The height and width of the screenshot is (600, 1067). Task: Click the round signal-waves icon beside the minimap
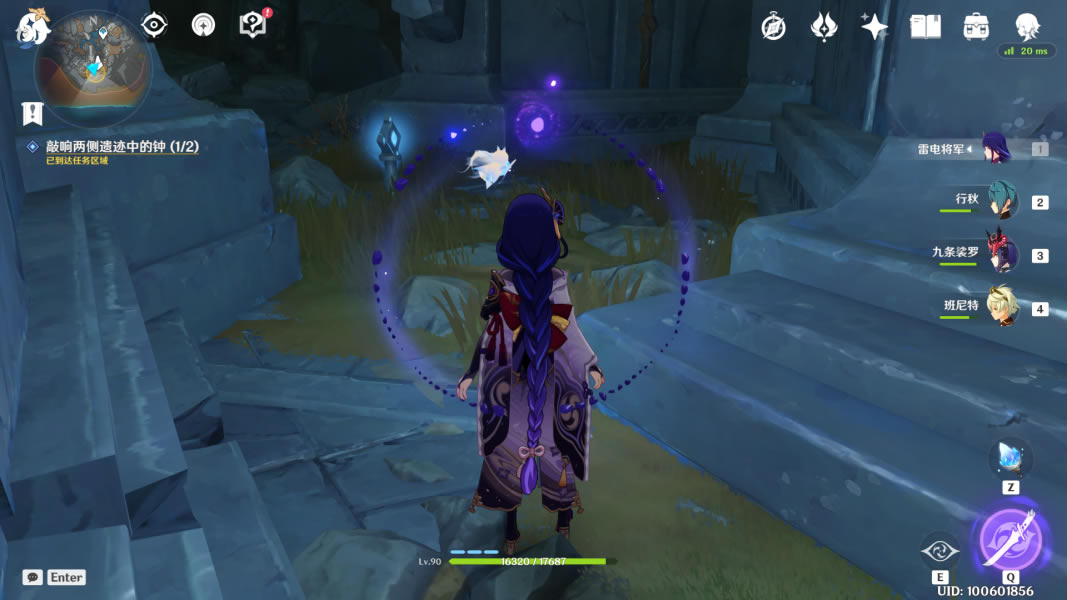coord(203,25)
